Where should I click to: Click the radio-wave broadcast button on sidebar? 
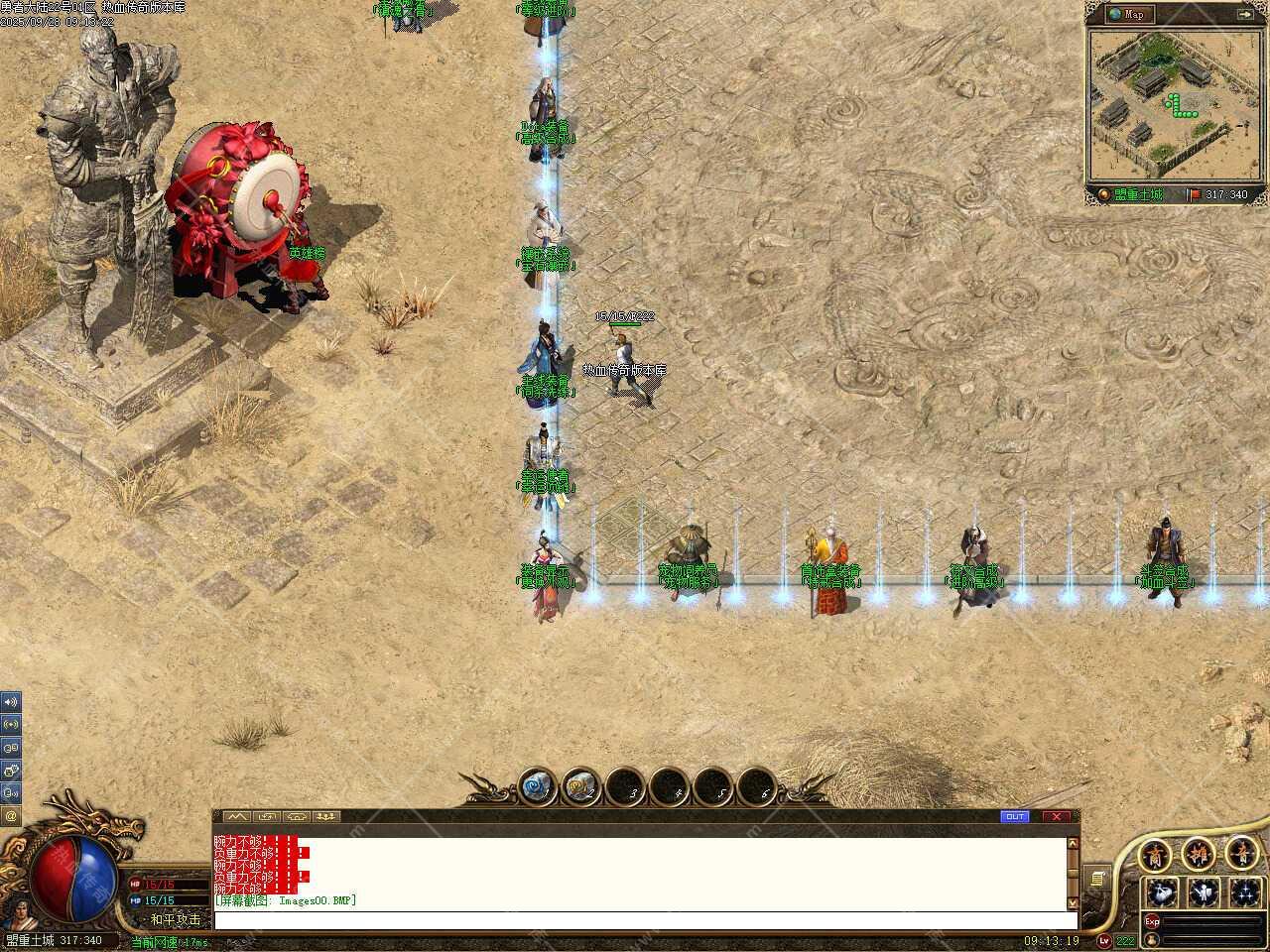tap(11, 725)
